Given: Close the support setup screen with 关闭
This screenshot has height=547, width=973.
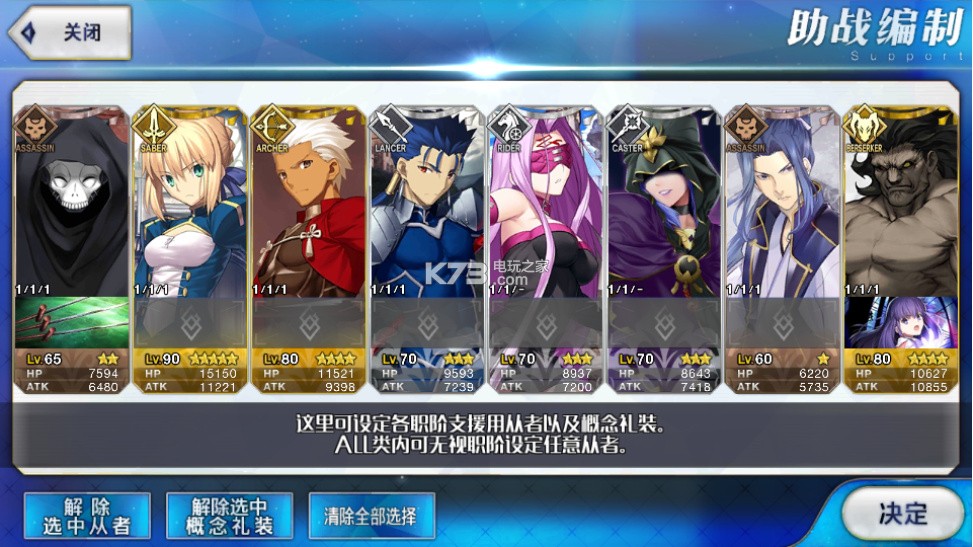Looking at the screenshot, I should point(70,32).
